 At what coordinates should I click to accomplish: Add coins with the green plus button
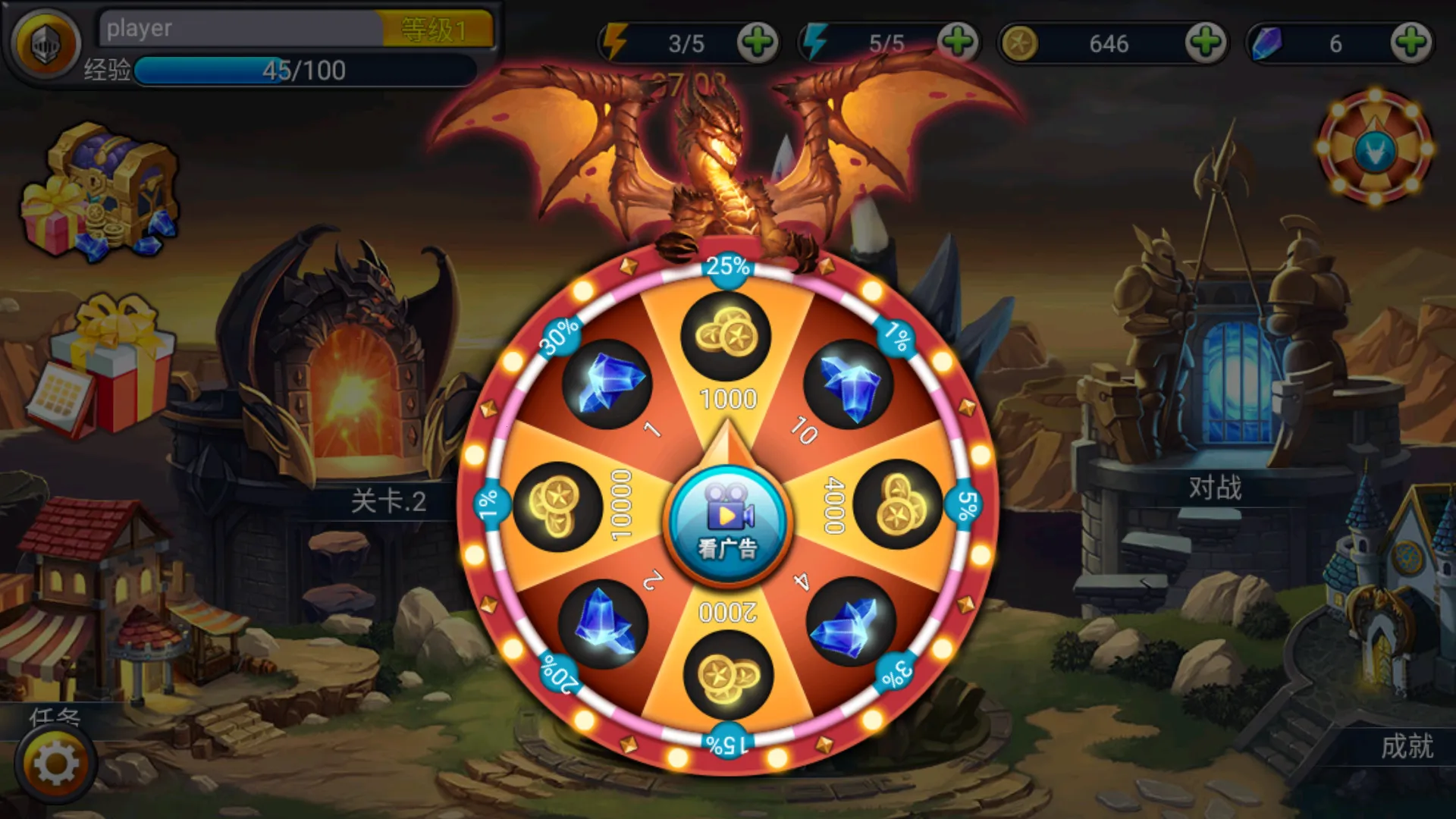(x=1205, y=44)
